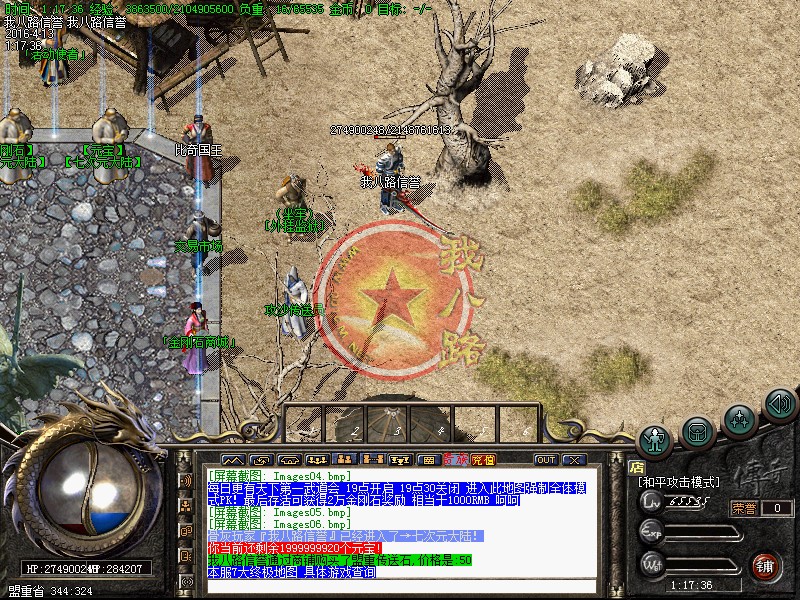Image resolution: width=800 pixels, height=600 pixels.
Task: Open the skills panel
Action: tap(739, 418)
